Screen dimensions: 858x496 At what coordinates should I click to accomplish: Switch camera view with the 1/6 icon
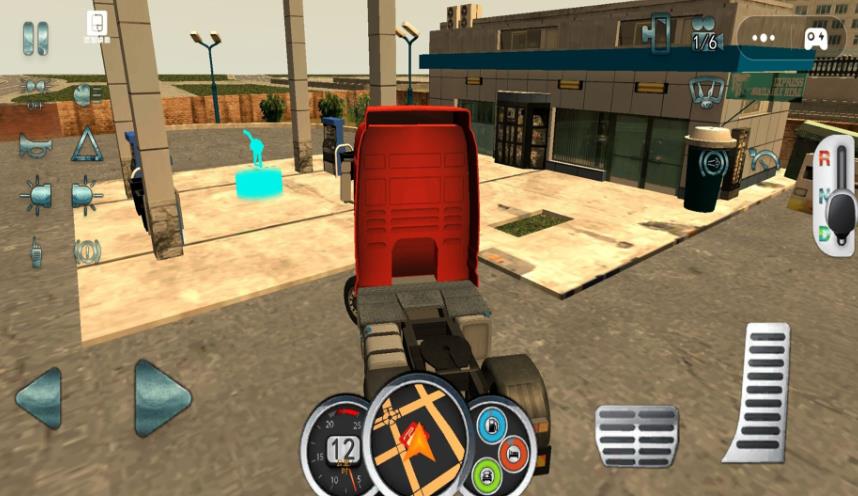click(x=704, y=32)
